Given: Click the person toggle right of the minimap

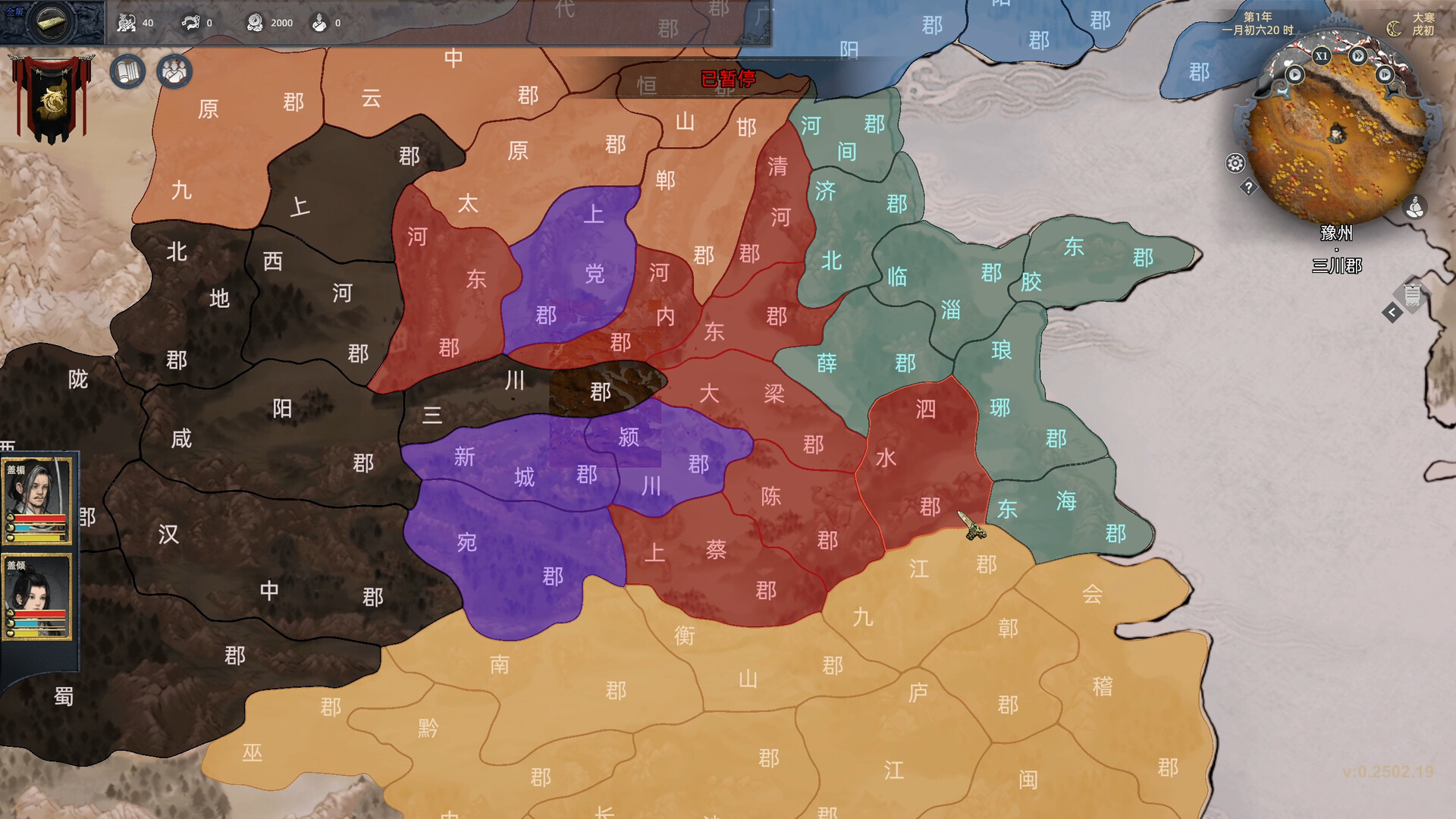Looking at the screenshot, I should click(x=1416, y=207).
